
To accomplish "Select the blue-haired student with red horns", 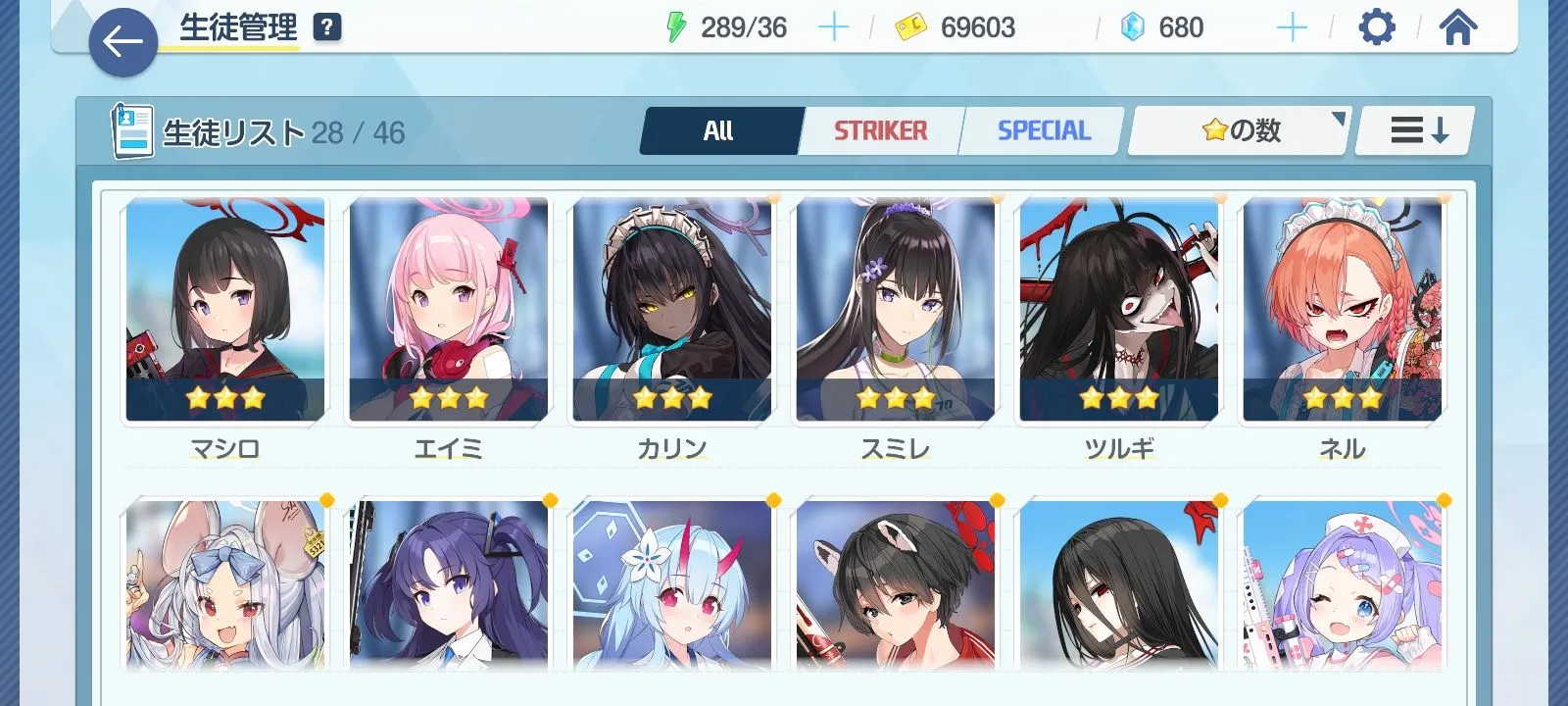I will point(672,585).
